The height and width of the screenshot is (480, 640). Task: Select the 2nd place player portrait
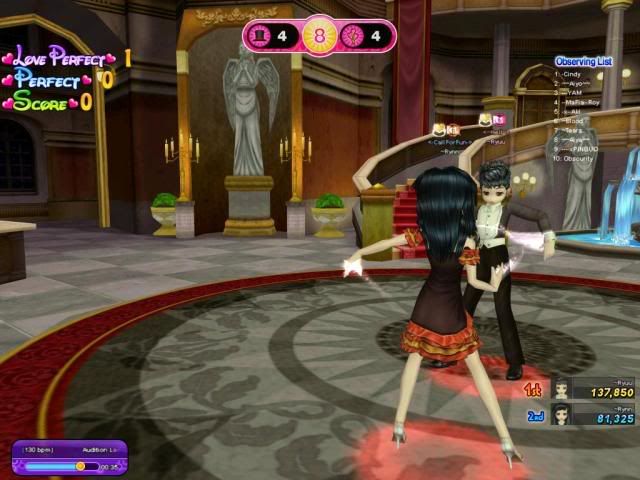click(563, 415)
